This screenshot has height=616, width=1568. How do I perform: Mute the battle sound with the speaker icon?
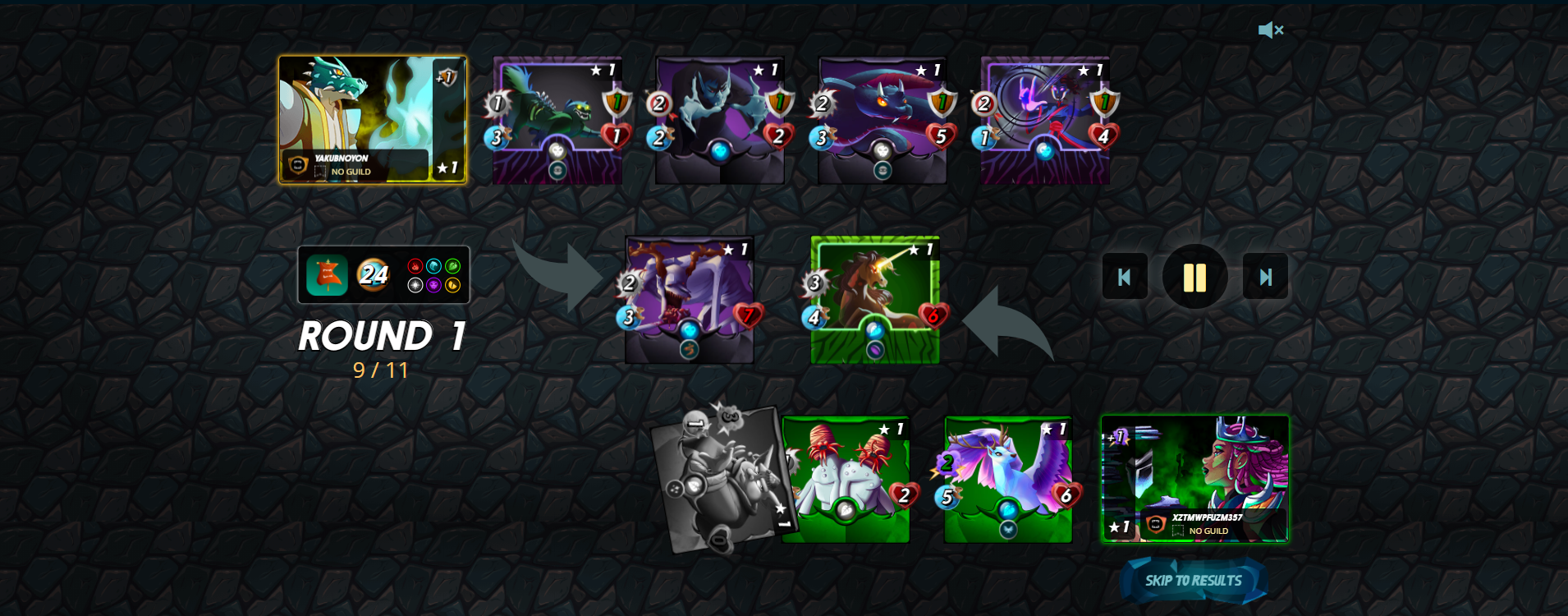(x=1271, y=30)
